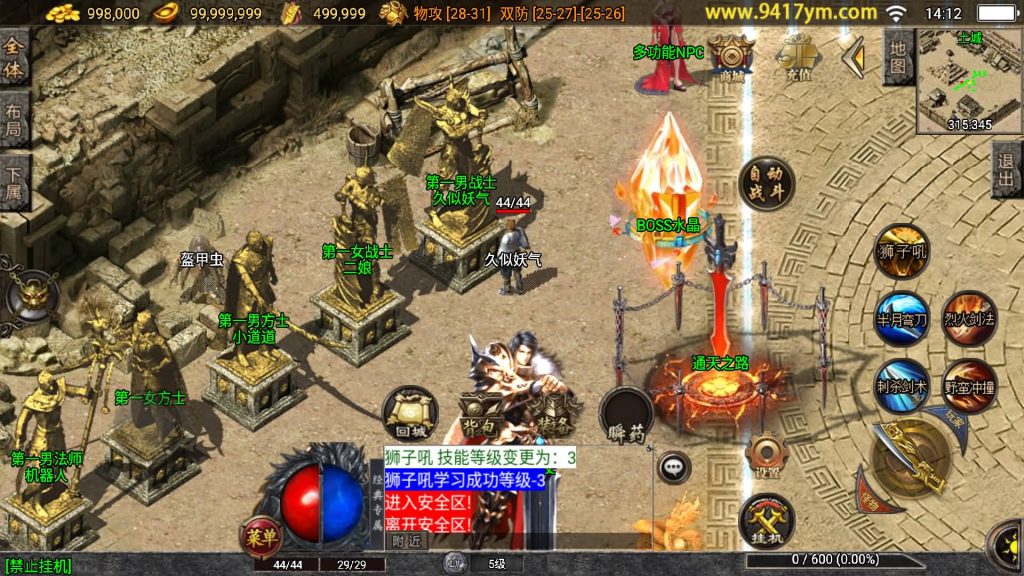Collapse the top icon row with the arrow
The width and height of the screenshot is (1024, 576).
pyautogui.click(x=852, y=58)
